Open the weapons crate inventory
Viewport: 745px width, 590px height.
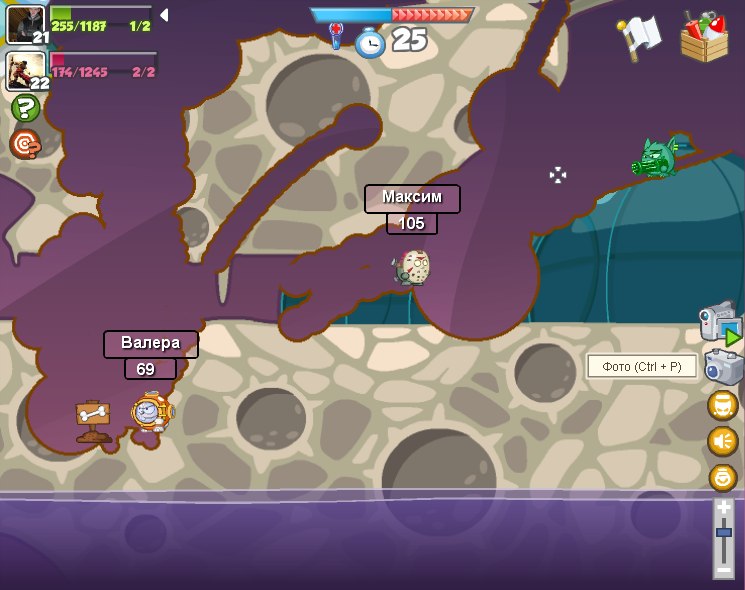pos(704,37)
